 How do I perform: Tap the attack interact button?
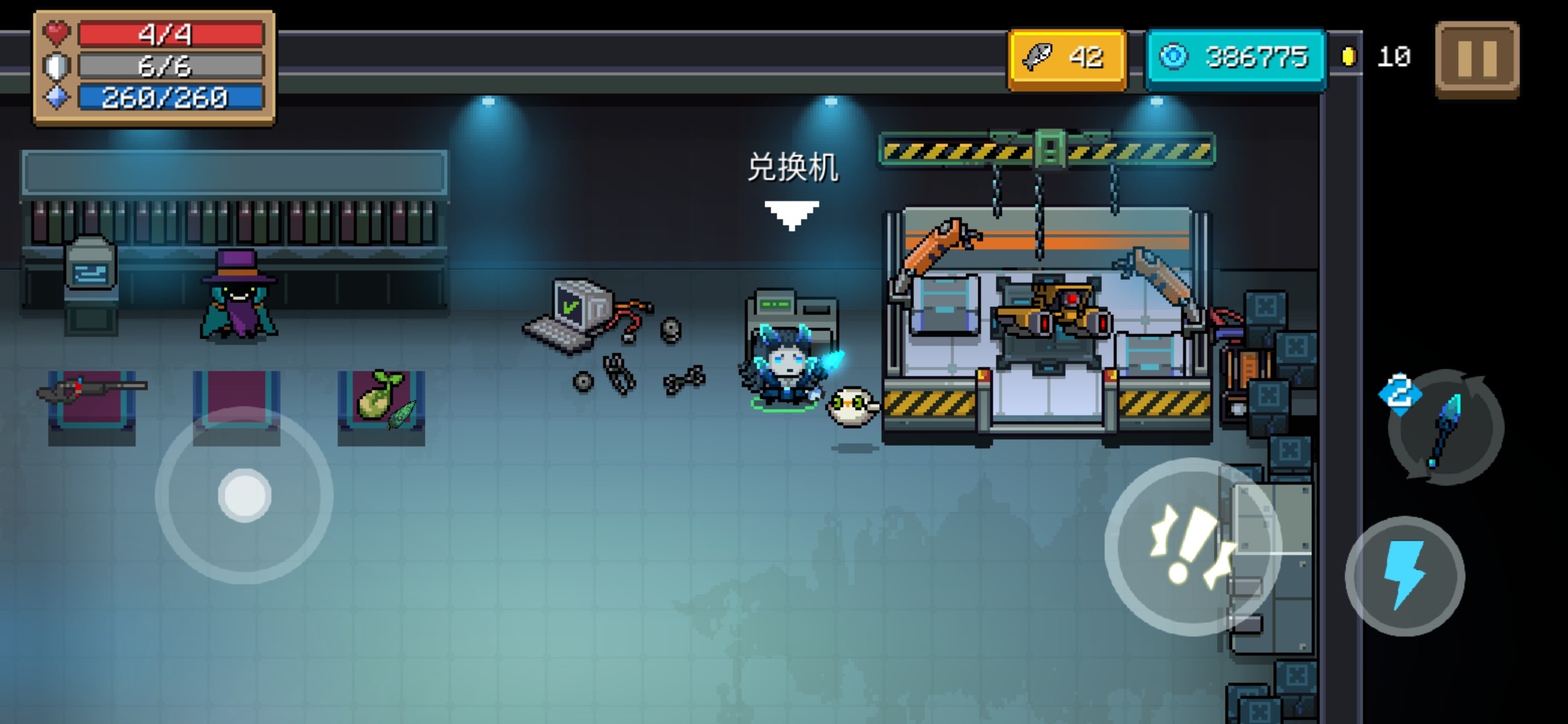(1191, 547)
